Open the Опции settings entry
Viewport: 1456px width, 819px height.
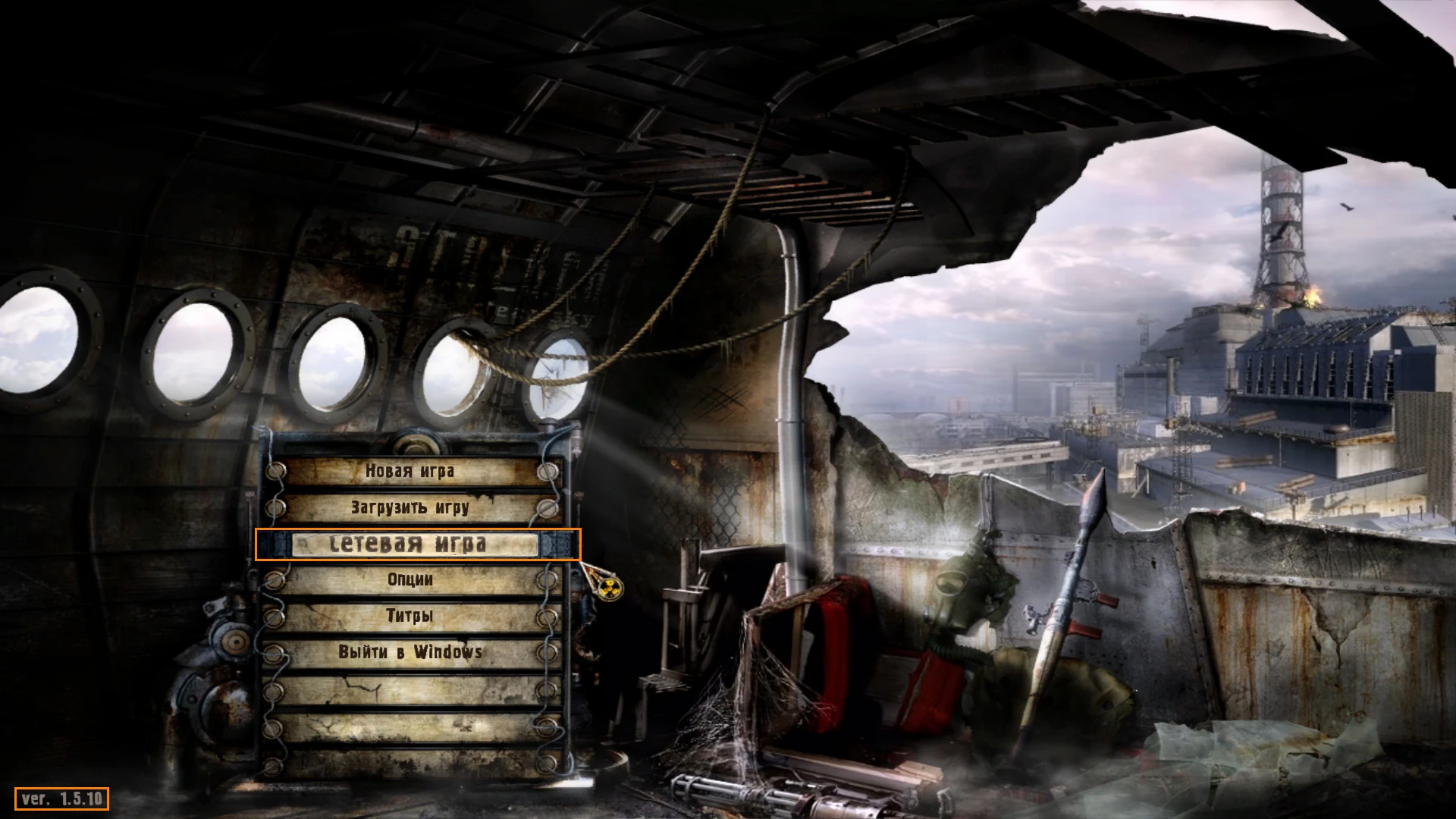coord(409,579)
